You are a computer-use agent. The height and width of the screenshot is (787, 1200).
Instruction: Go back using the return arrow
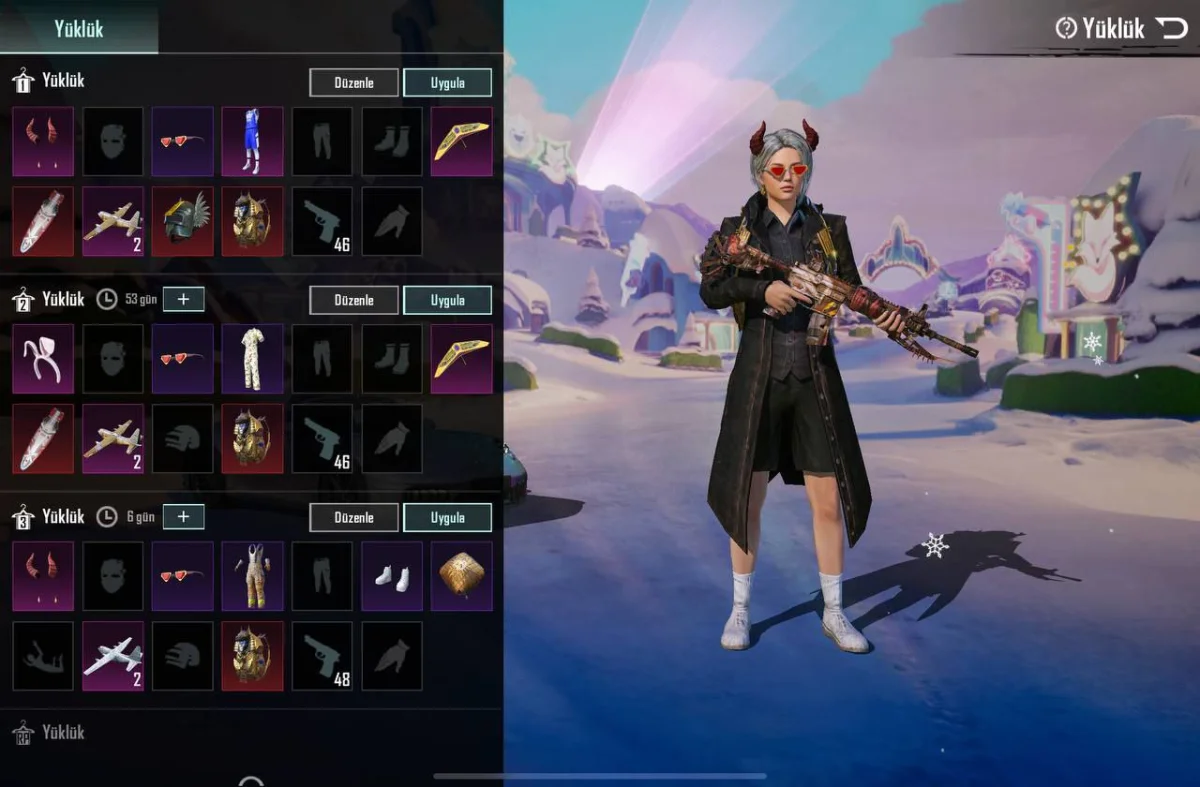coord(1171,28)
